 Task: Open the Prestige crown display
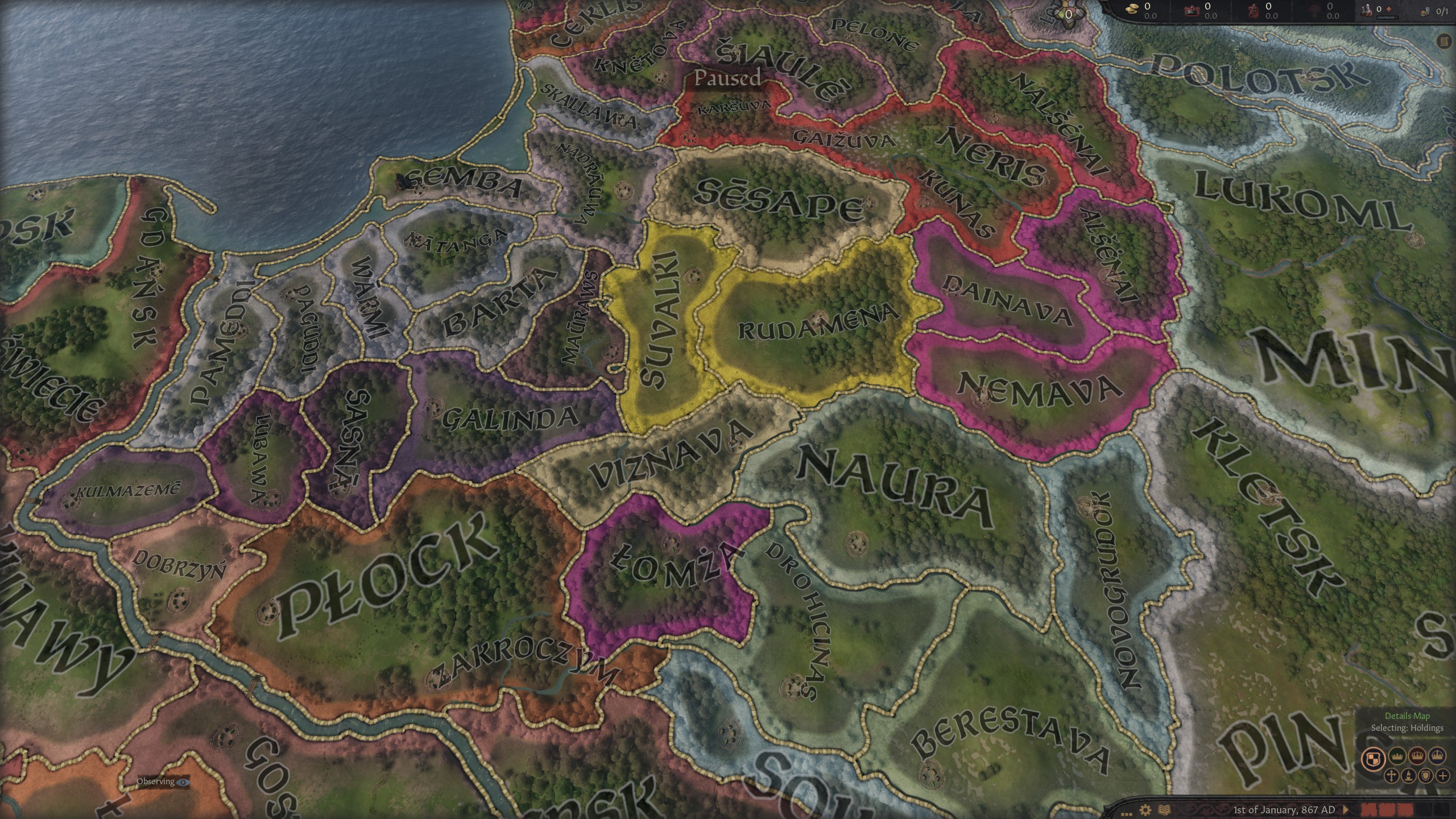[x=1192, y=10]
